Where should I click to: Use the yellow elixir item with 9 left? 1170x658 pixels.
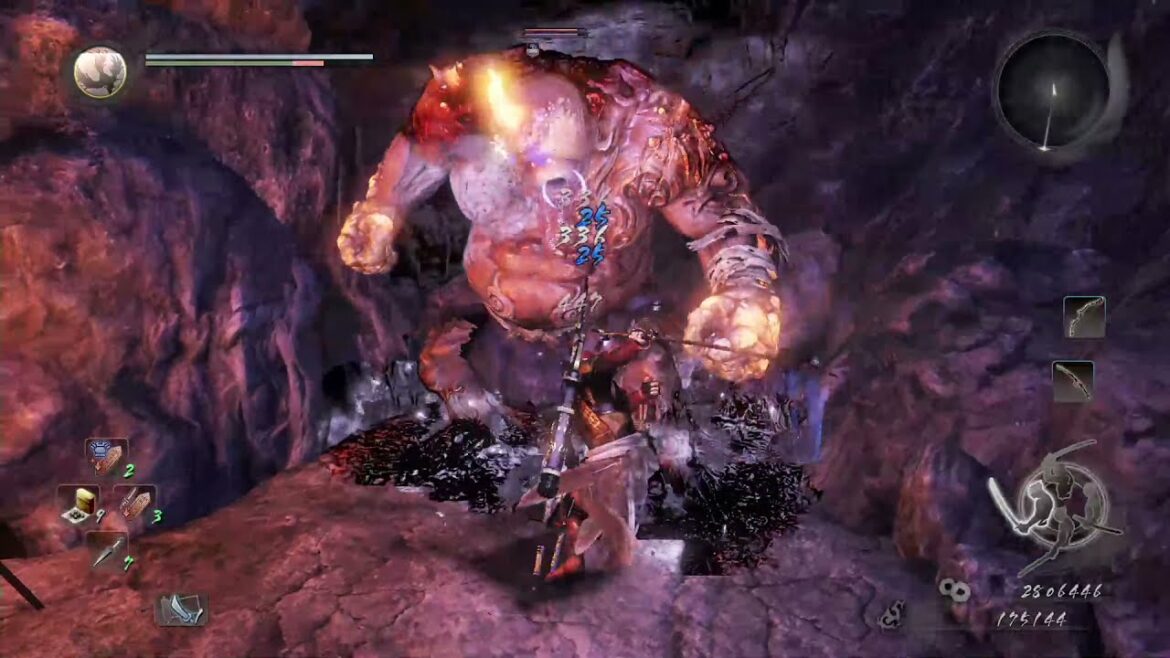tap(77, 505)
